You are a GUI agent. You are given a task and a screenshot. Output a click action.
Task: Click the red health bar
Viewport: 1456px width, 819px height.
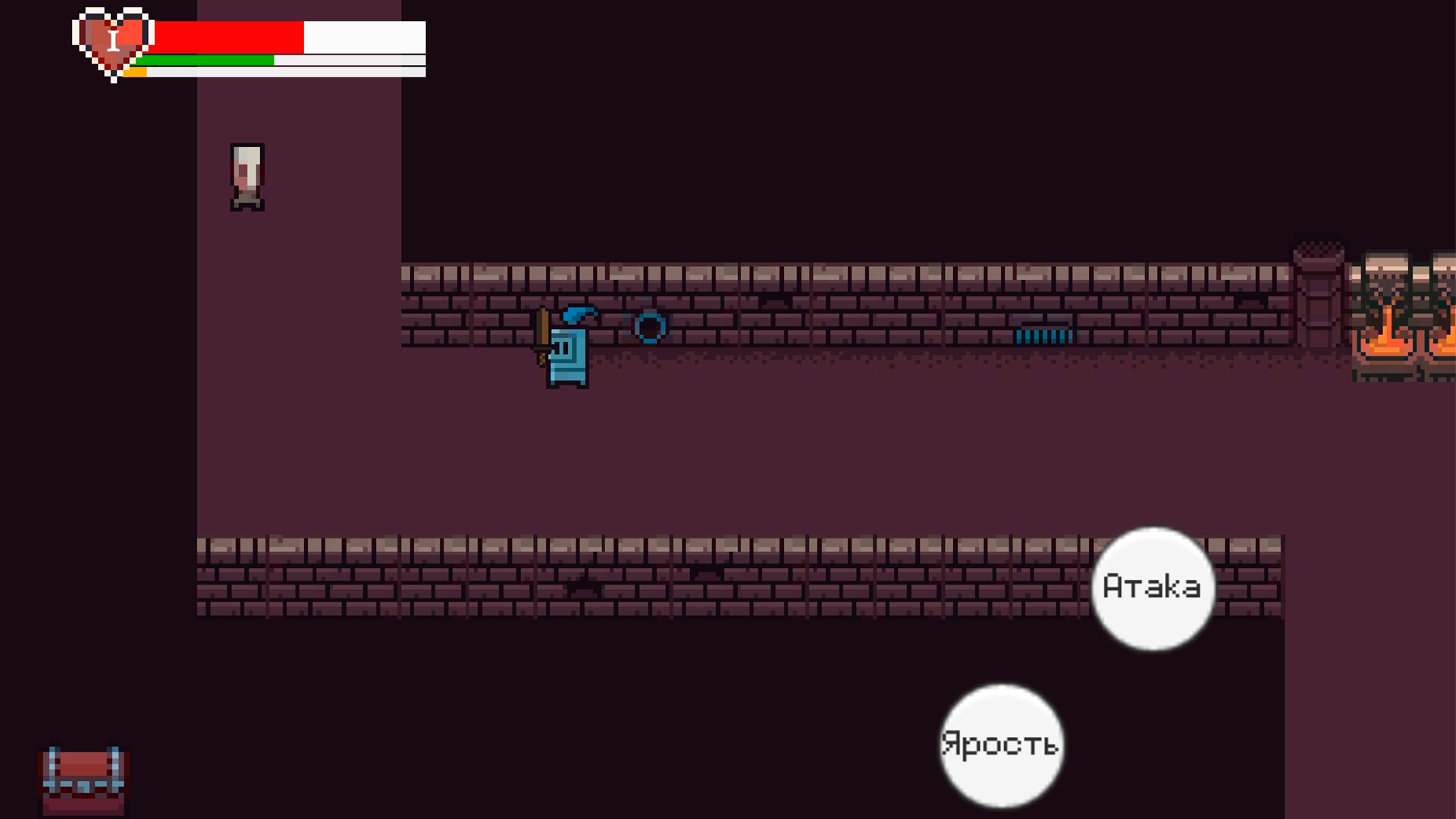(227, 36)
